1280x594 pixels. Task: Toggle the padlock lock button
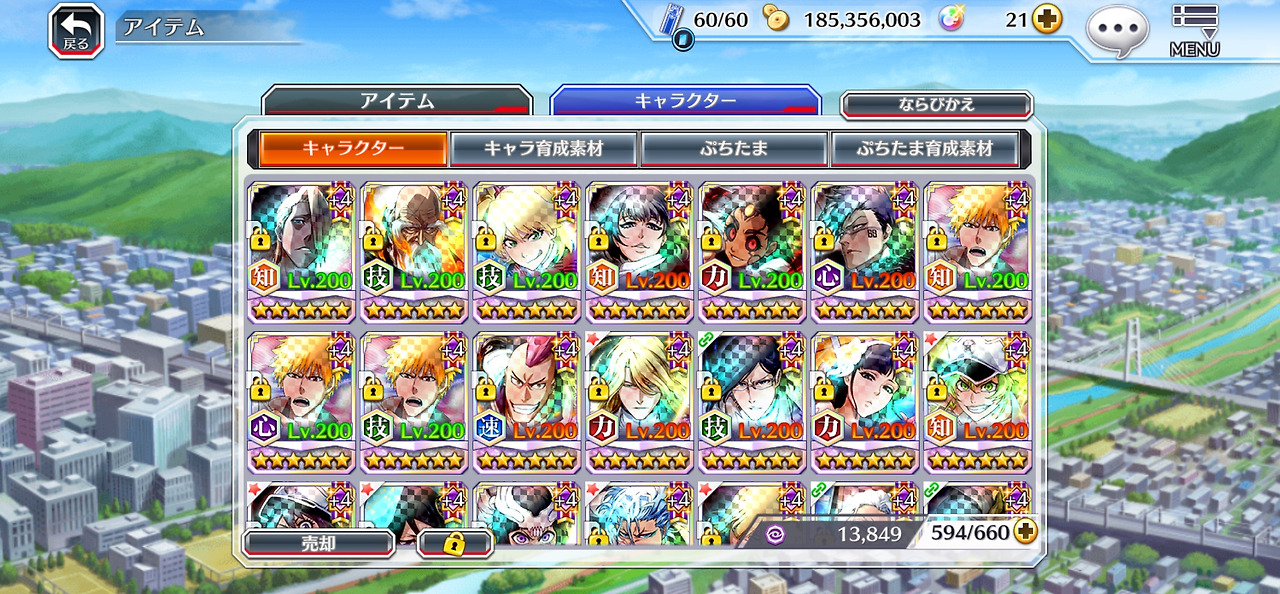[x=455, y=543]
